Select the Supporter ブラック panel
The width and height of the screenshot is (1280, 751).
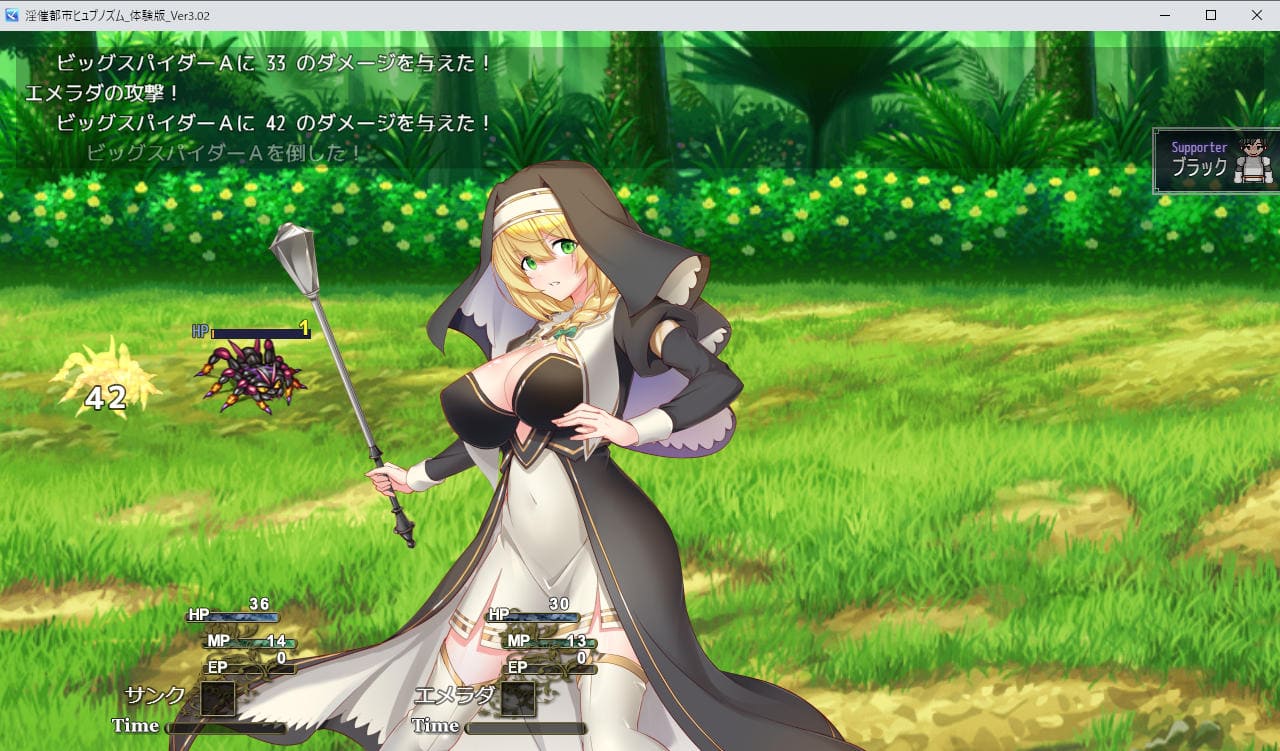point(1216,161)
